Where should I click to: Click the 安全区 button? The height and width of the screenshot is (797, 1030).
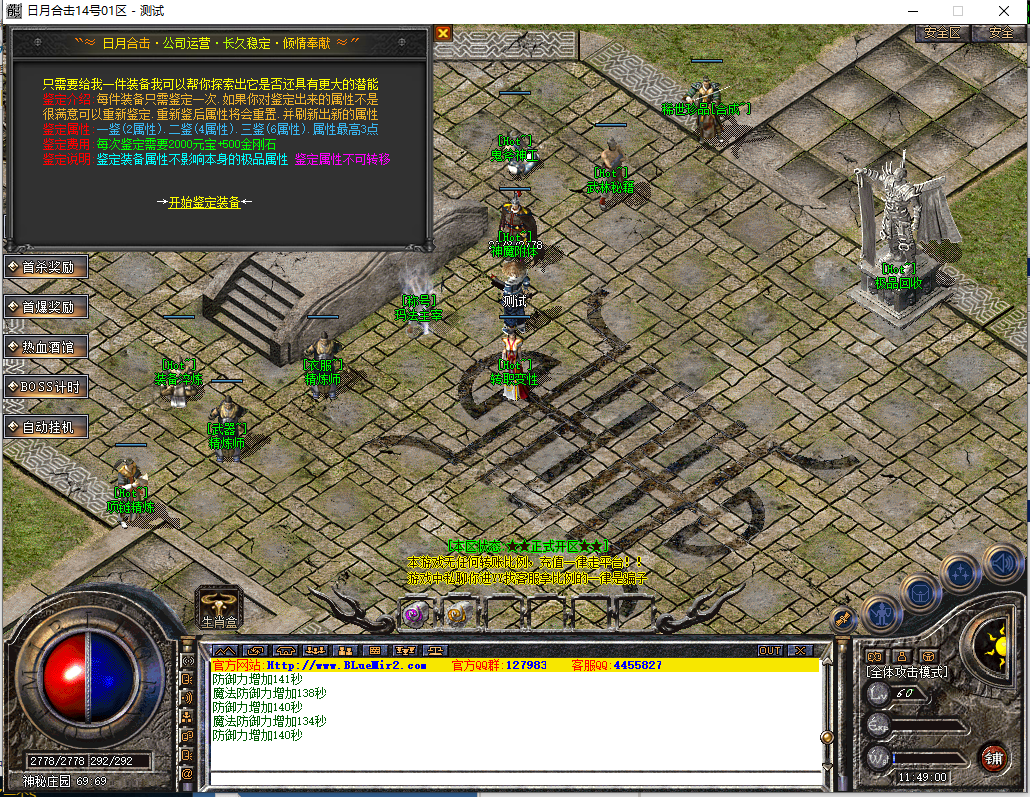942,33
